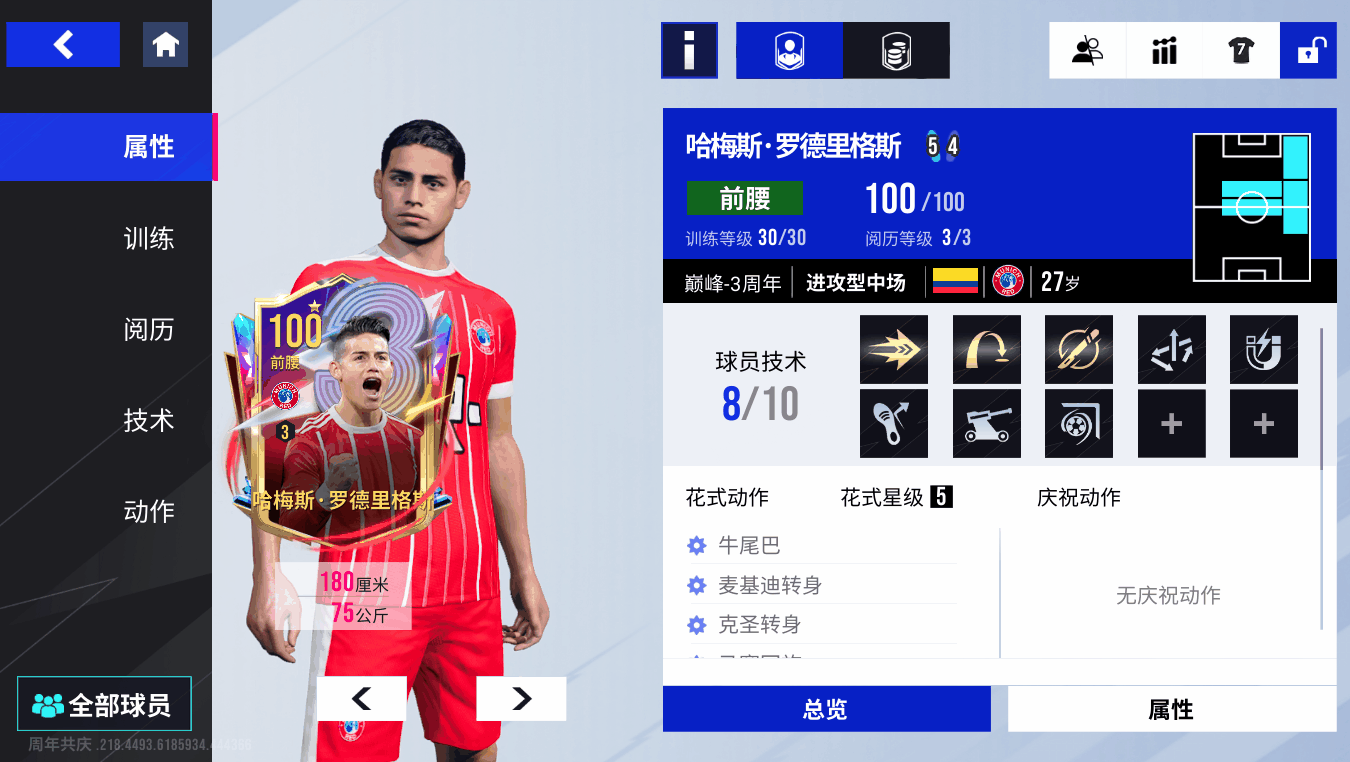Switch to the 总览 overview tab
Image resolution: width=1350 pixels, height=762 pixels.
(826, 709)
